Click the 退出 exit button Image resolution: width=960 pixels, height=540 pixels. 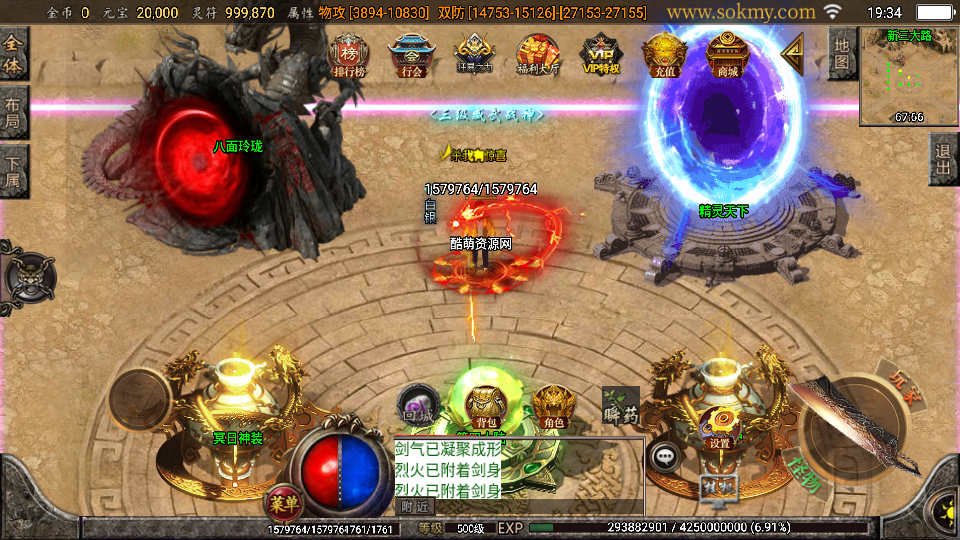pyautogui.click(x=943, y=160)
